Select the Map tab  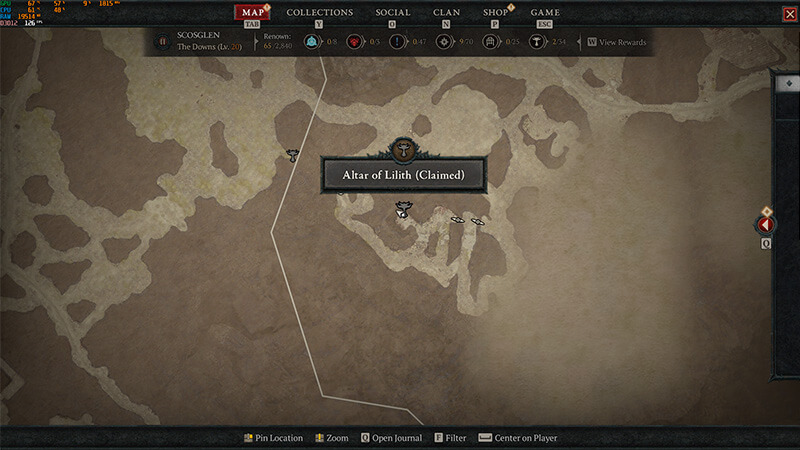(253, 13)
